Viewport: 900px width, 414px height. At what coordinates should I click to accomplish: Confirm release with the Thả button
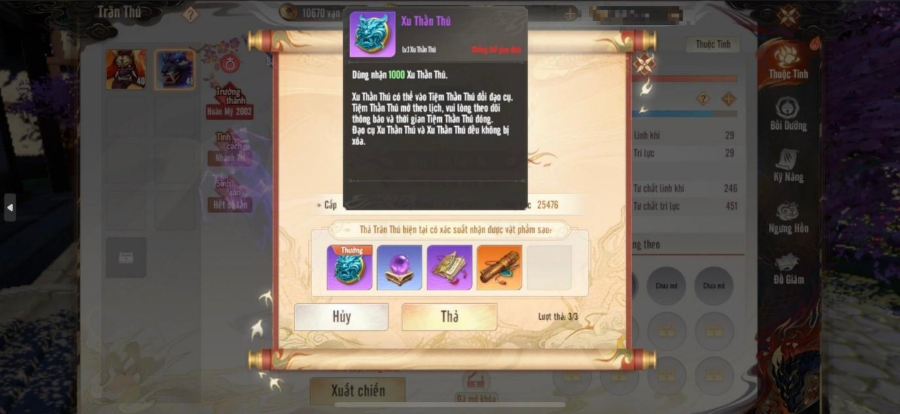[x=449, y=317]
